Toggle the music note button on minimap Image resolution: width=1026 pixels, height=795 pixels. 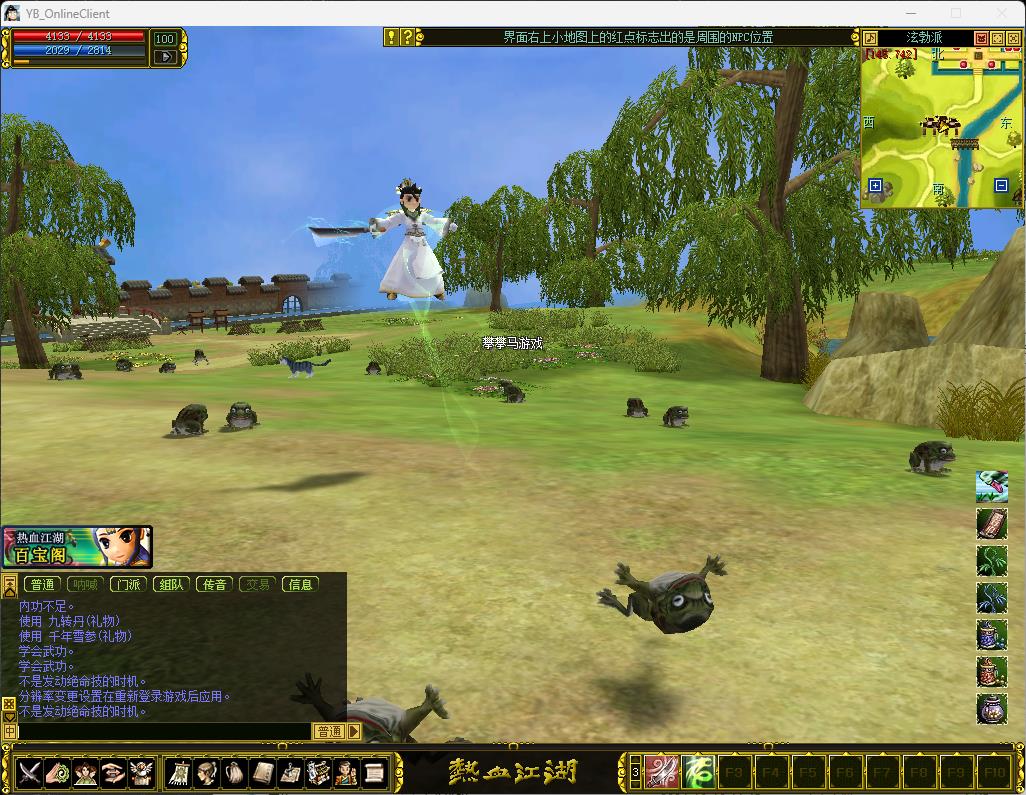click(871, 38)
